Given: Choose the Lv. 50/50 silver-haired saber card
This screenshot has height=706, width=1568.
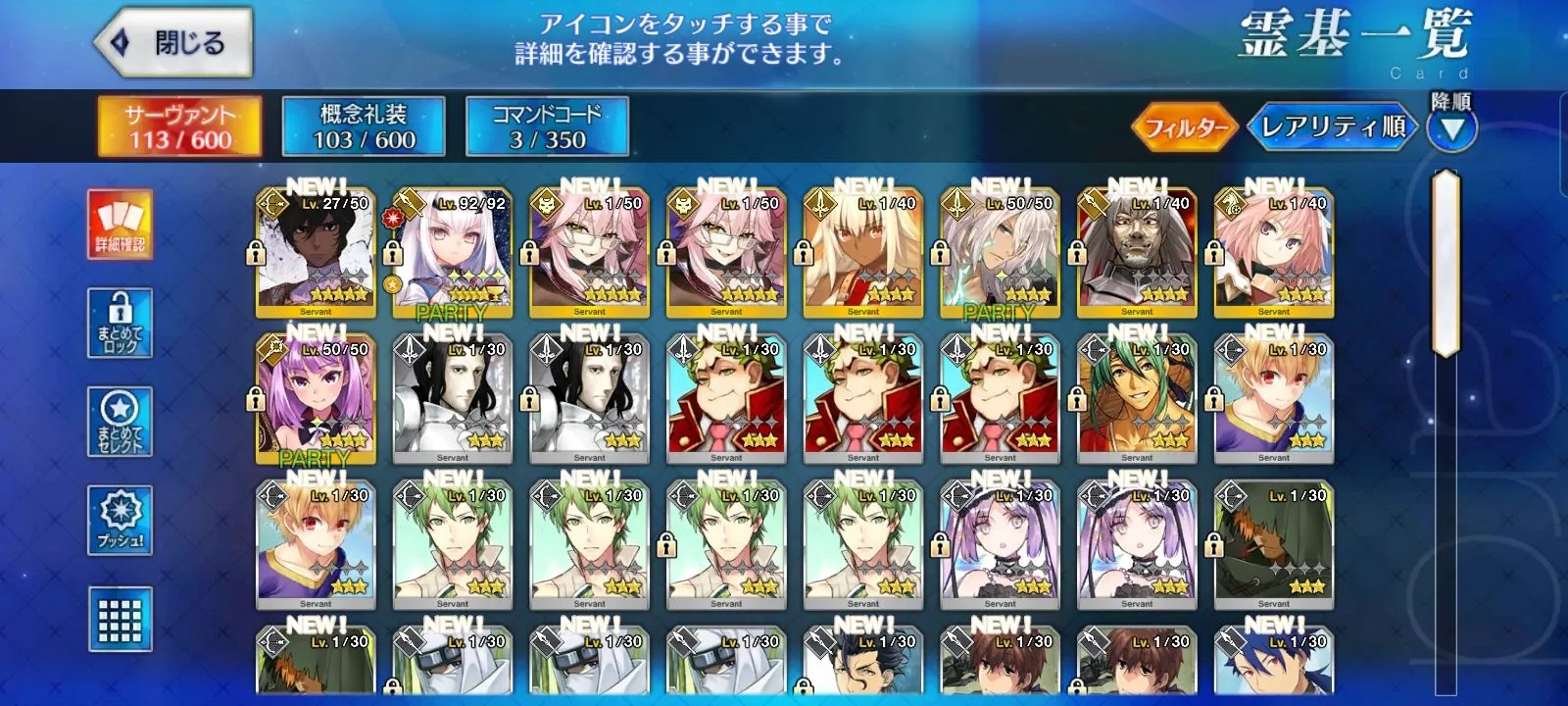Looking at the screenshot, I should [1000, 255].
